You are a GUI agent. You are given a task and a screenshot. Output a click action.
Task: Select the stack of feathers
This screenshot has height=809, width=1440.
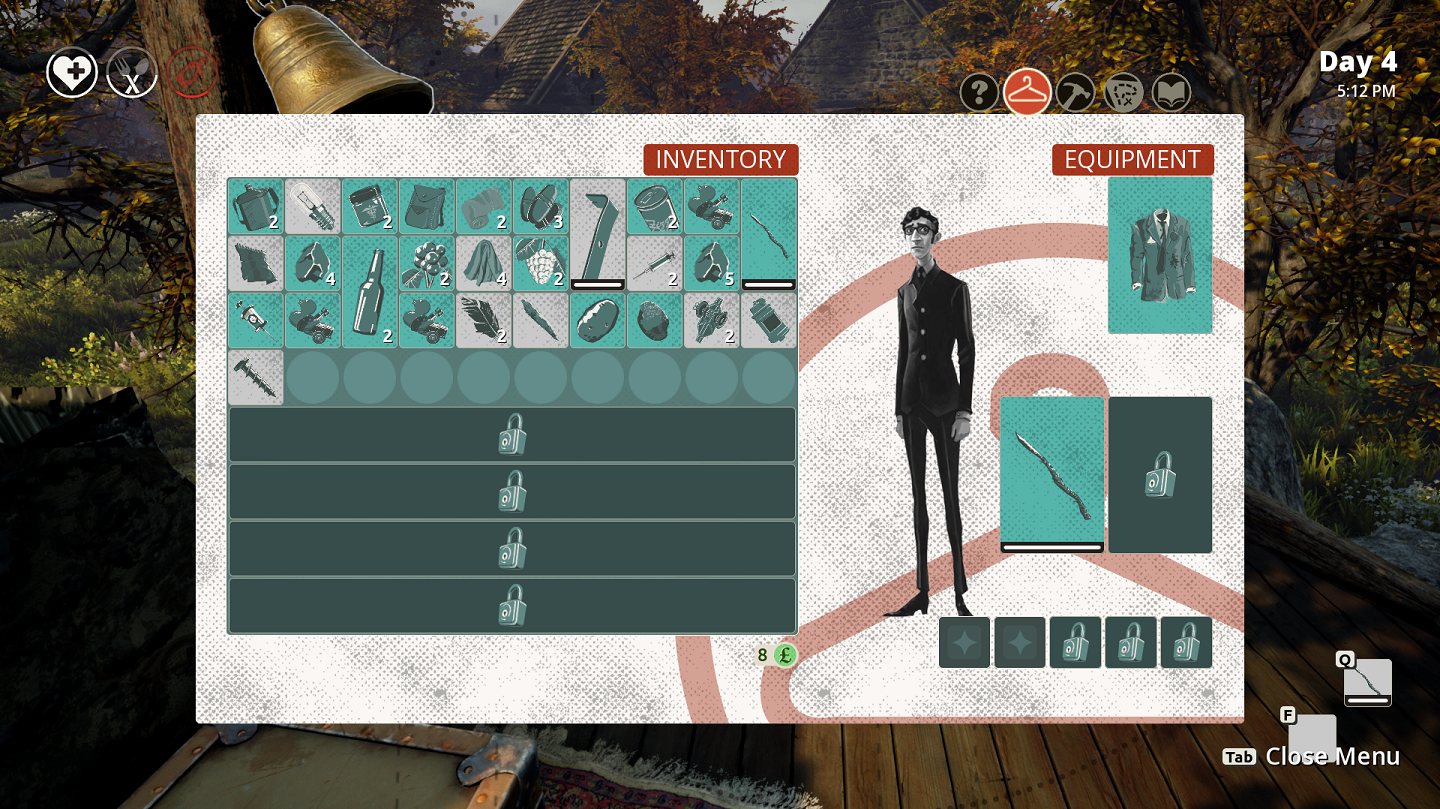tap(484, 322)
